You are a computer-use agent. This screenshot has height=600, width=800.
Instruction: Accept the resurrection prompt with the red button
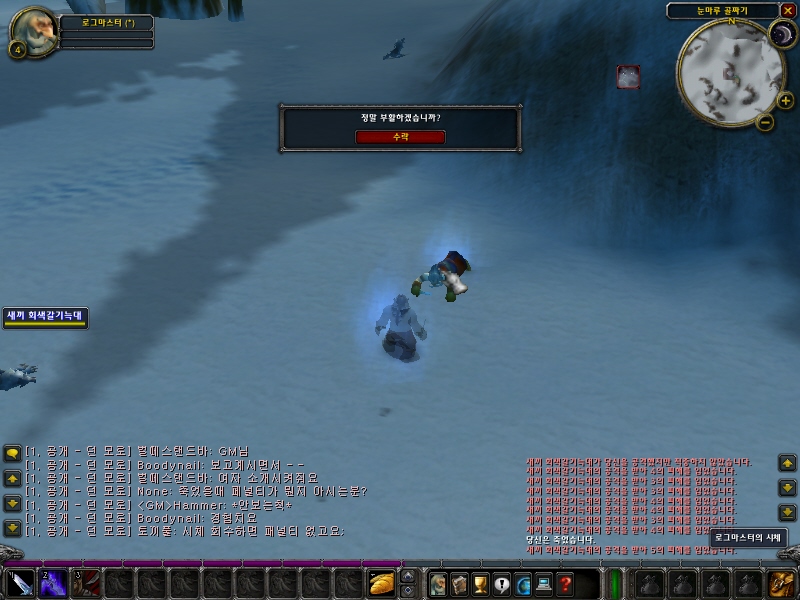tap(400, 137)
